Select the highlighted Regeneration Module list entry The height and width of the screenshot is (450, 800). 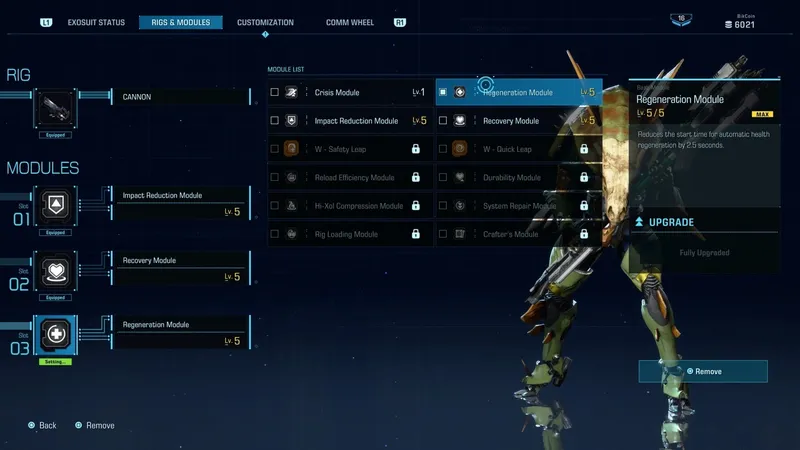click(x=519, y=93)
